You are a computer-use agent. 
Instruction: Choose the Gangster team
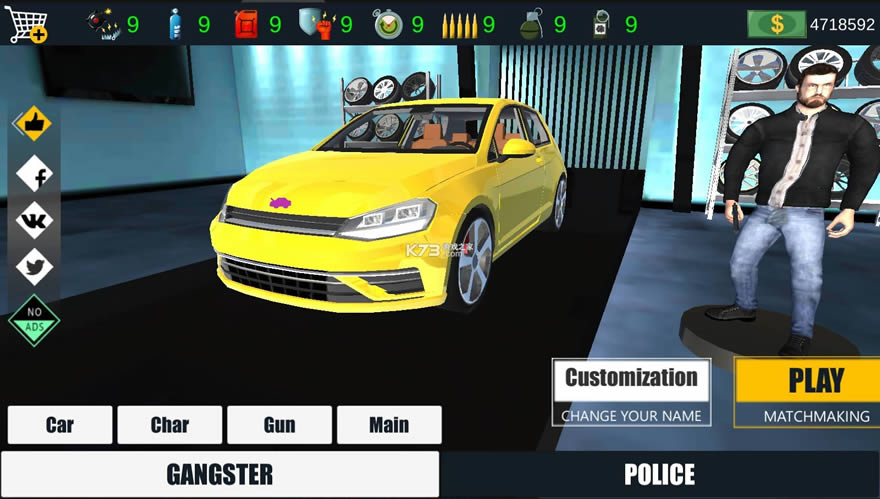219,474
